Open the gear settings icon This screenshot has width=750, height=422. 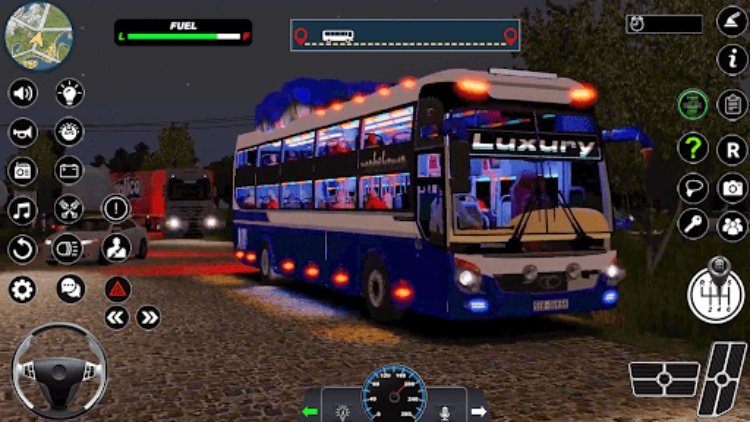coord(22,290)
